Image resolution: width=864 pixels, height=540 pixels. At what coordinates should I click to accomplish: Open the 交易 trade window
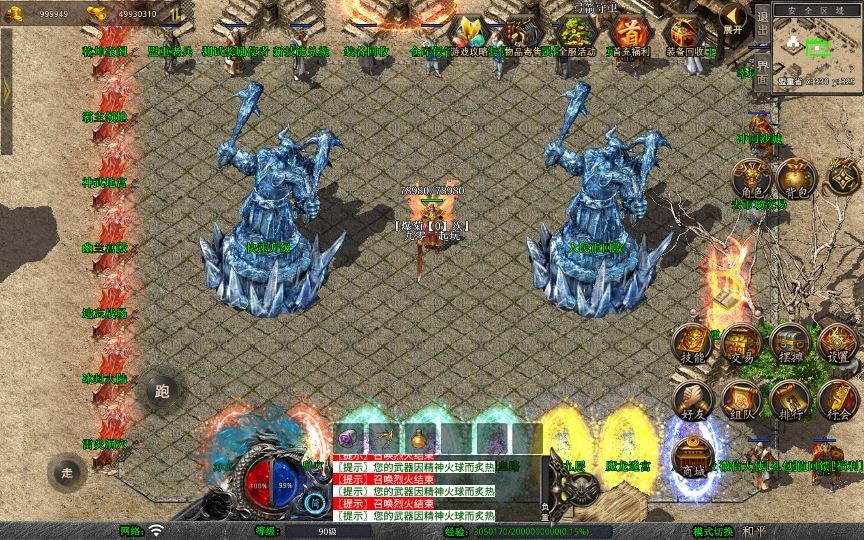pyautogui.click(x=741, y=344)
